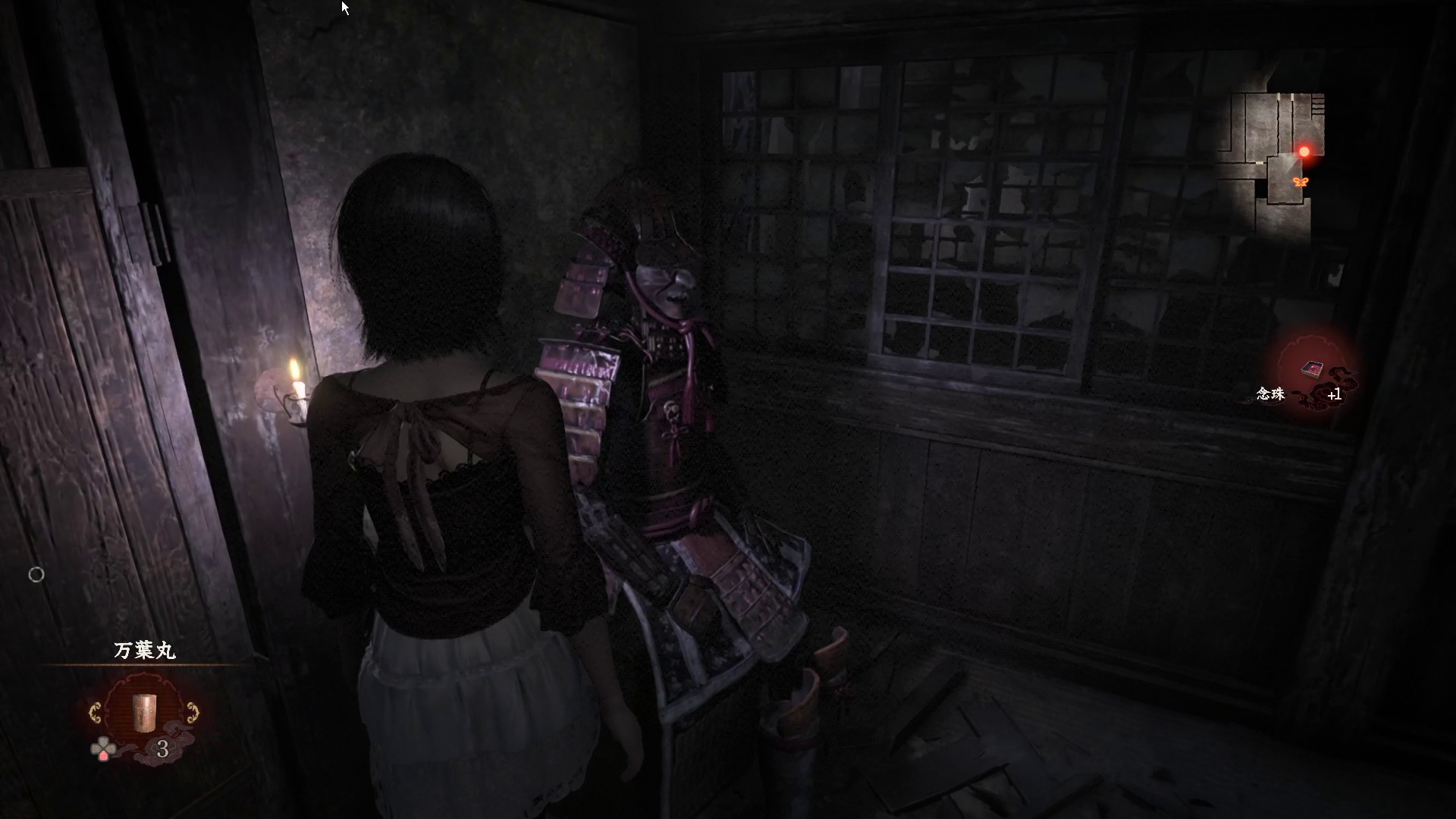
Task: Select the orange butterfly marker on the minimap
Action: pos(1301,182)
